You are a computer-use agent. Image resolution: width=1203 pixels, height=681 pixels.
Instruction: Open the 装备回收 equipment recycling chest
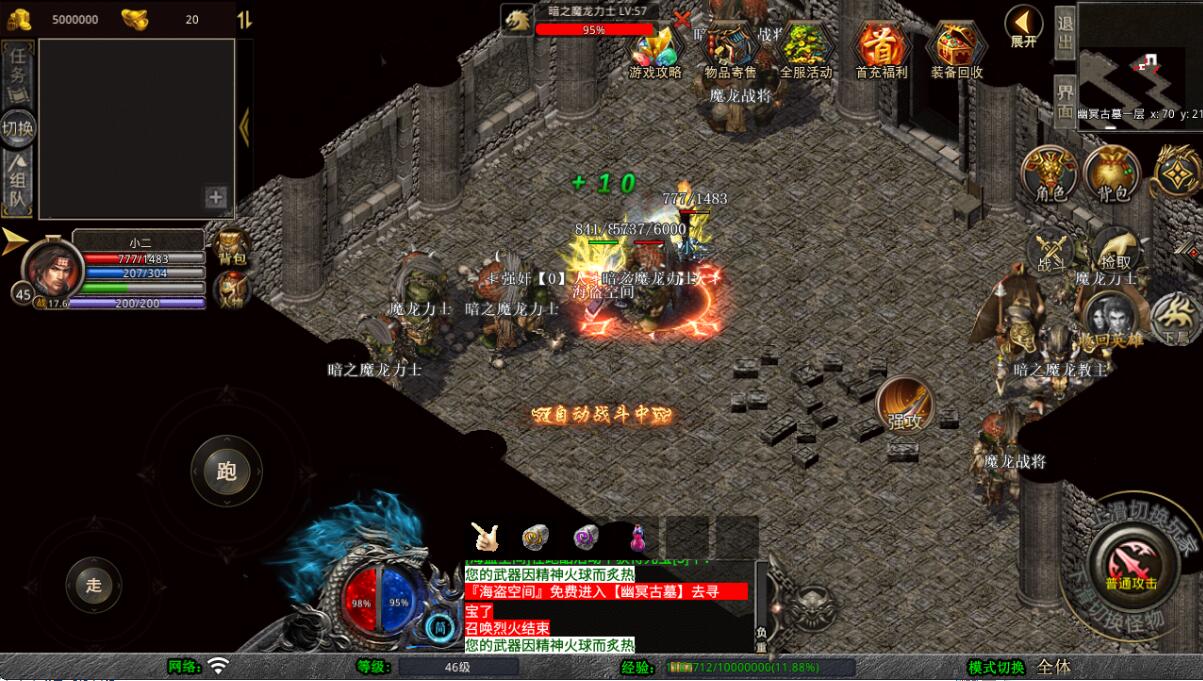957,50
